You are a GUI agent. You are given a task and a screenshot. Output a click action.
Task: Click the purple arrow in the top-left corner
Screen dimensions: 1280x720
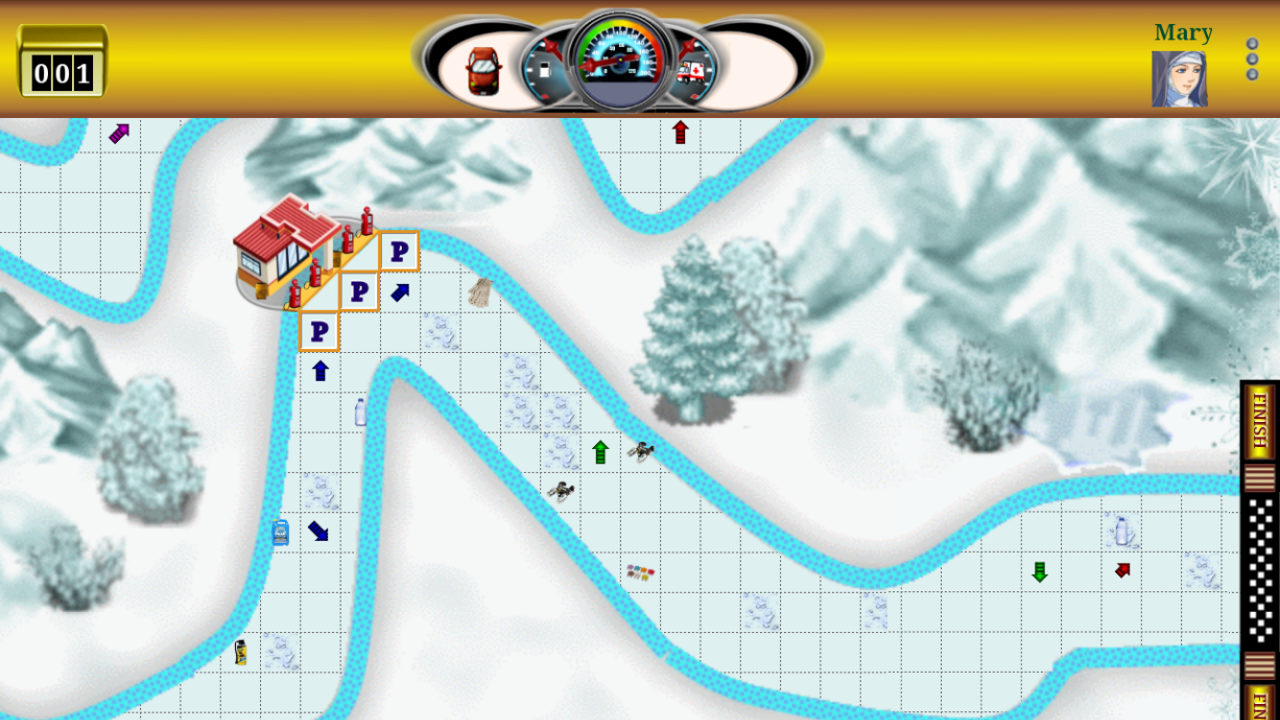118,131
